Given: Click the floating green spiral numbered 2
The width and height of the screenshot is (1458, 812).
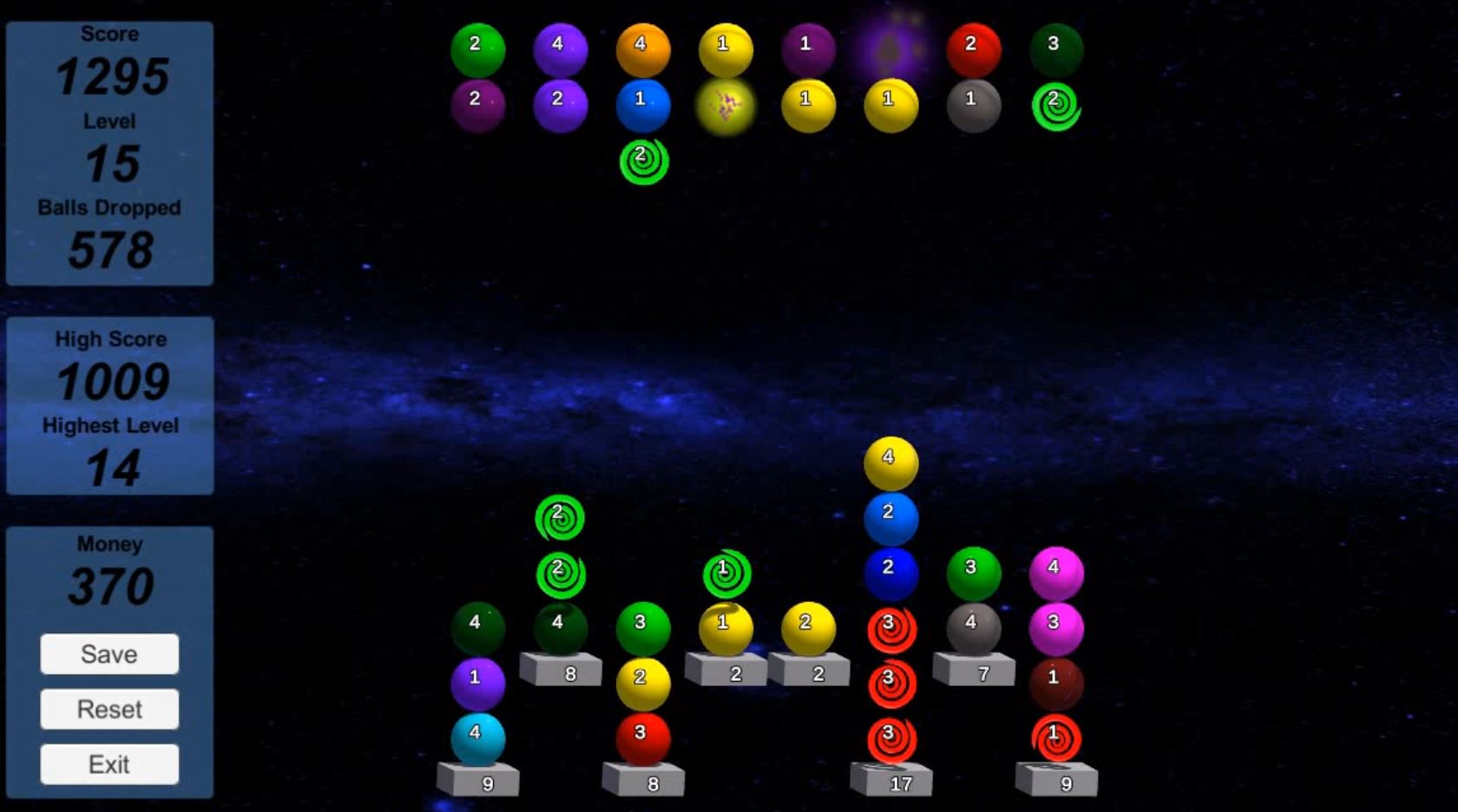Looking at the screenshot, I should [x=560, y=515].
